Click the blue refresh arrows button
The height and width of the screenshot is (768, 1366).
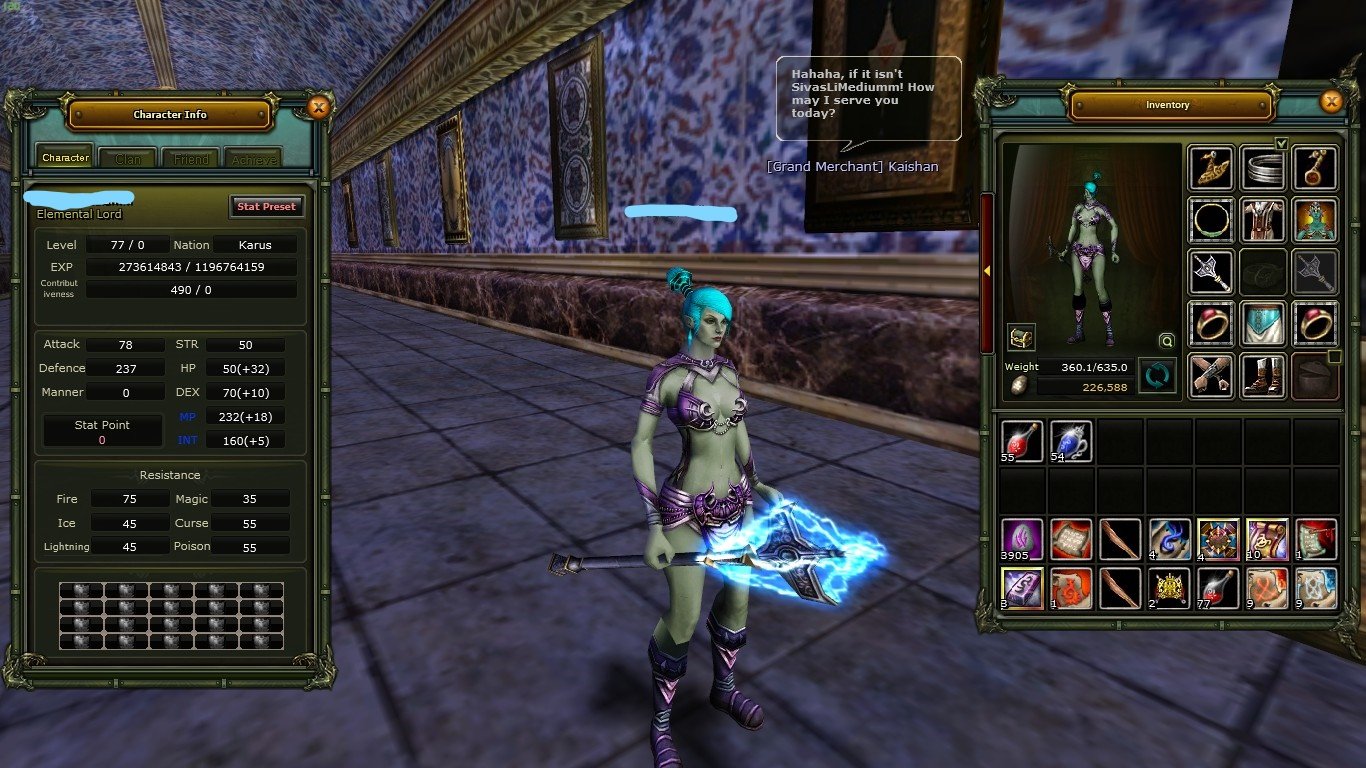1157,376
